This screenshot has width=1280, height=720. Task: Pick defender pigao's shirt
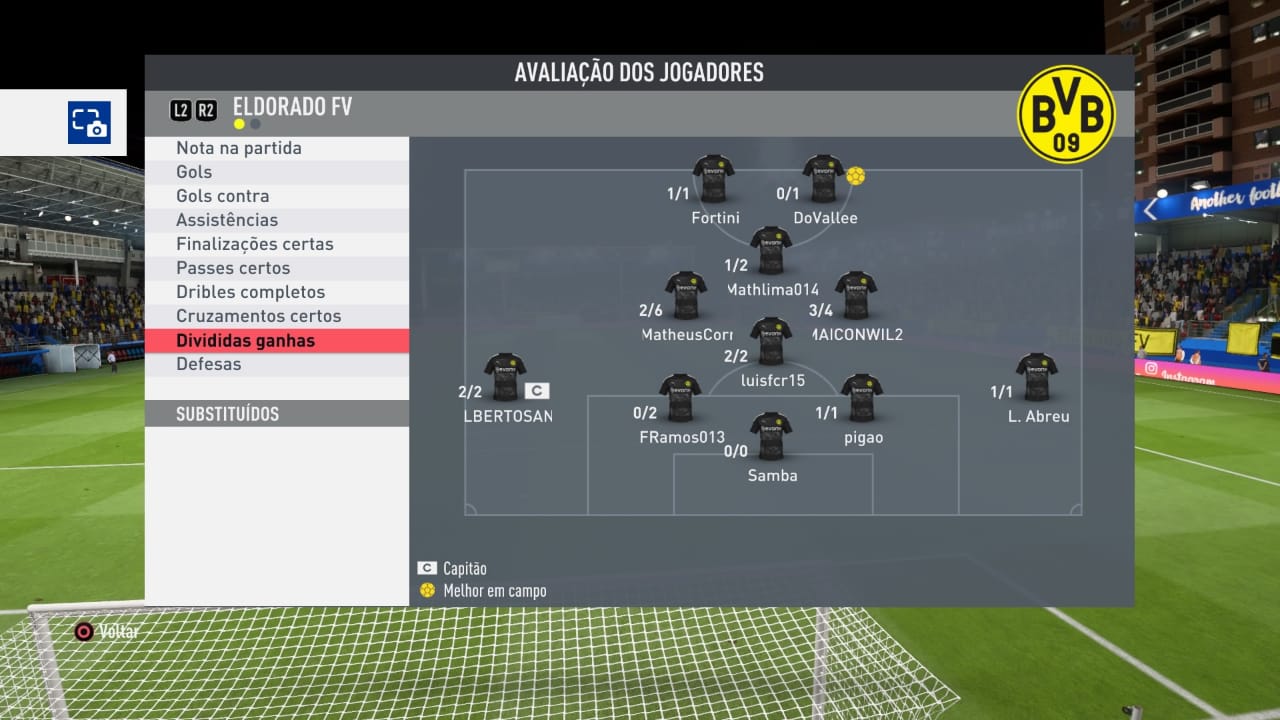(861, 398)
